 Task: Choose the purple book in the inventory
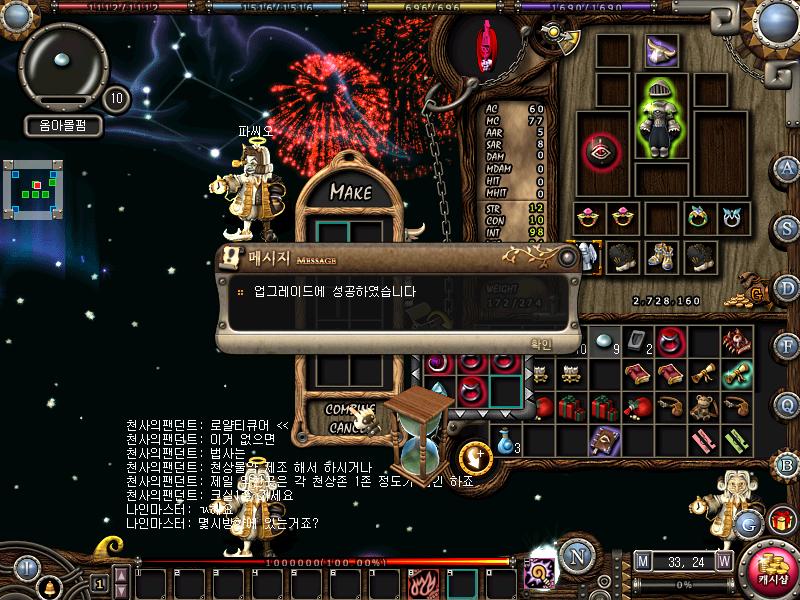603,440
